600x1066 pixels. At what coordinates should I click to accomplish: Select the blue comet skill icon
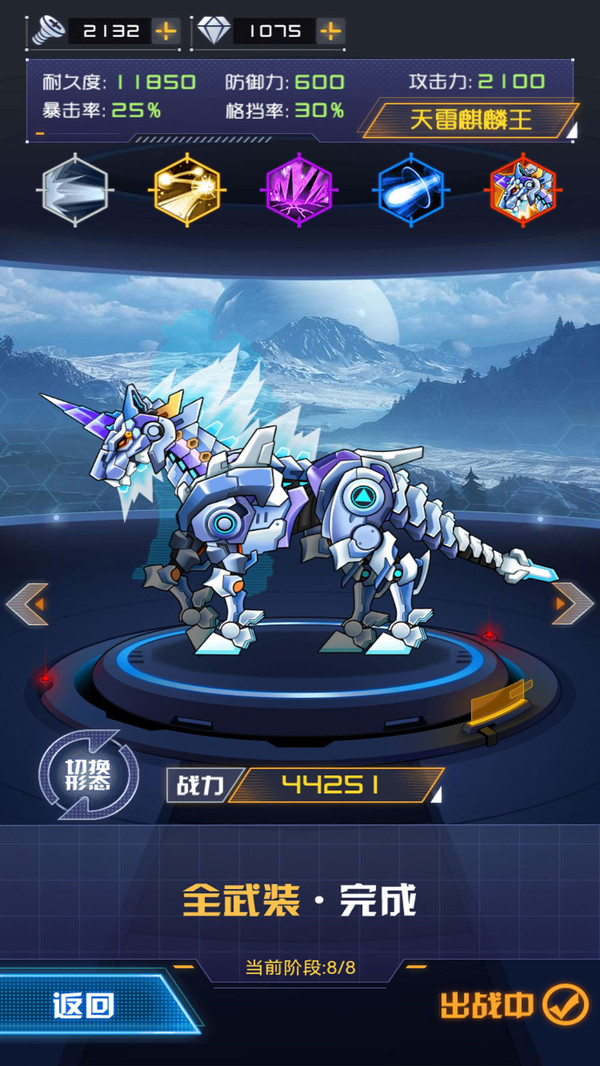pos(410,188)
